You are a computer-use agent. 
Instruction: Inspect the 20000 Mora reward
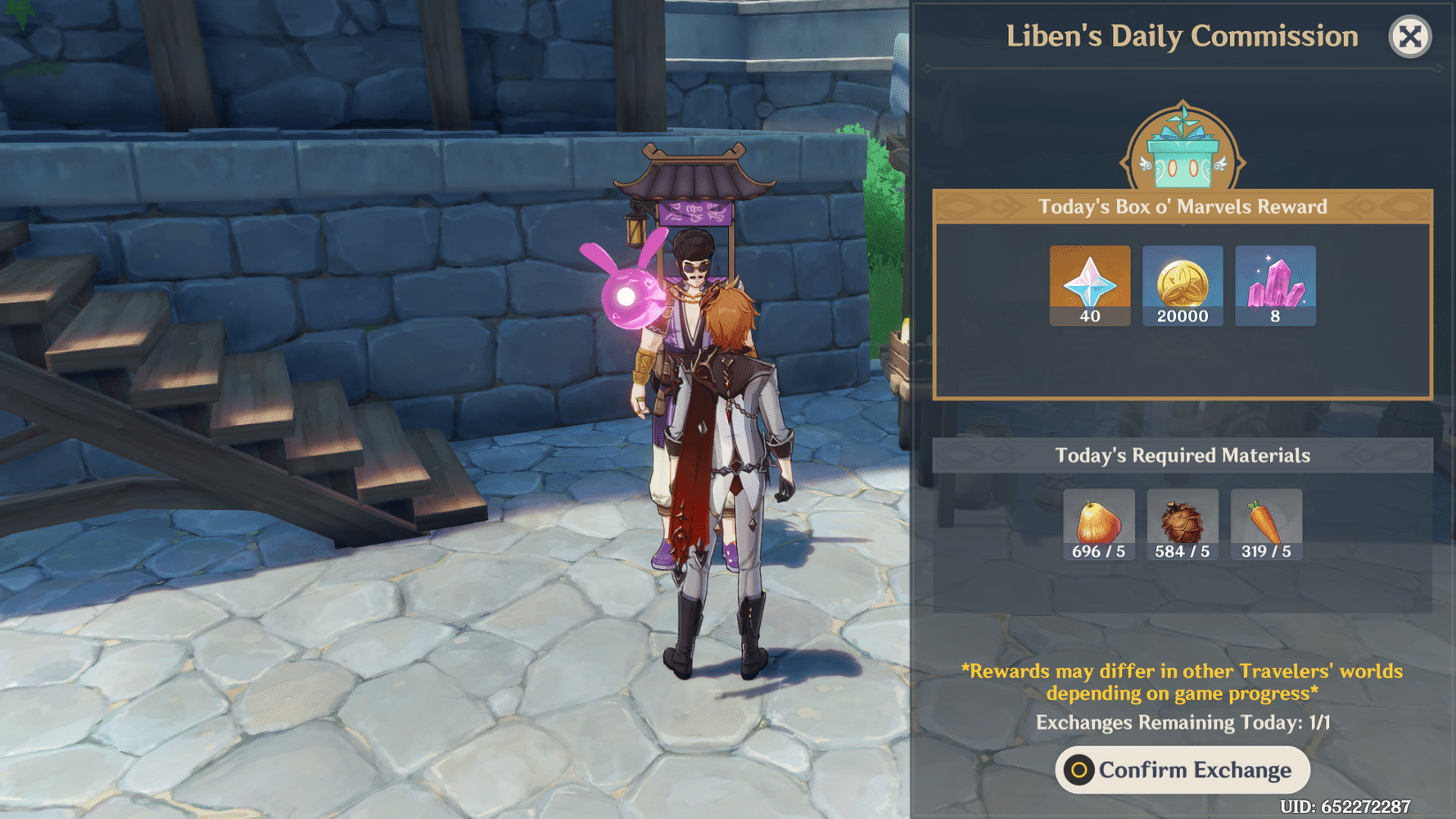pyautogui.click(x=1182, y=285)
